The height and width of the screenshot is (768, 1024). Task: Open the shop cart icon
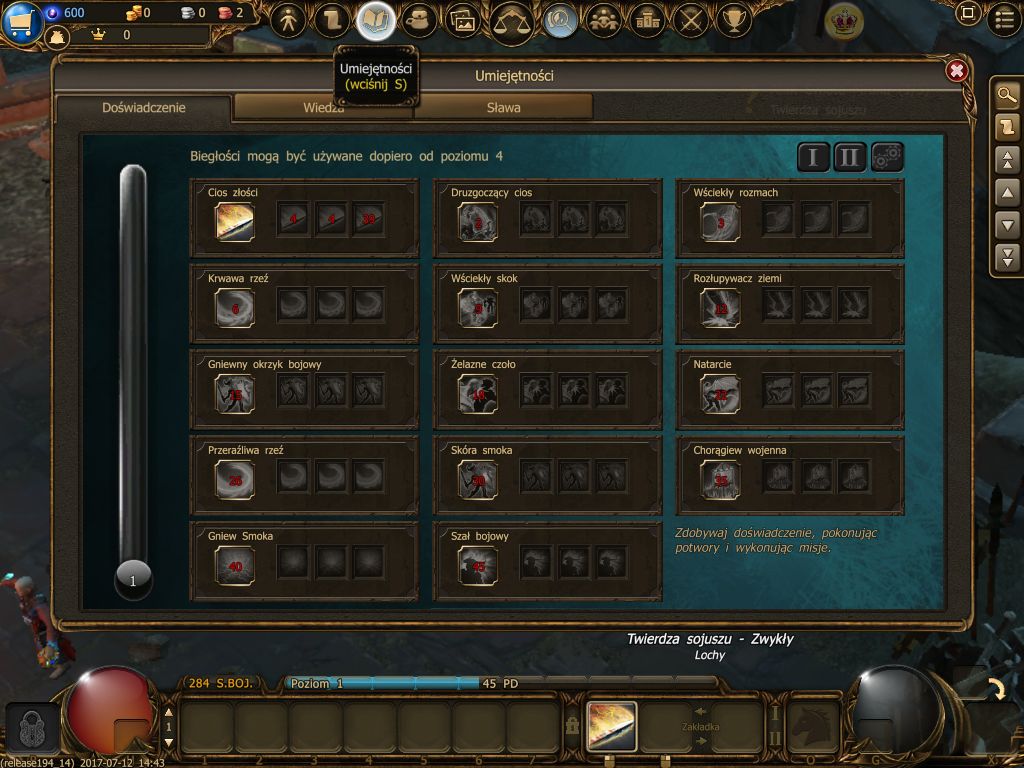coord(20,21)
